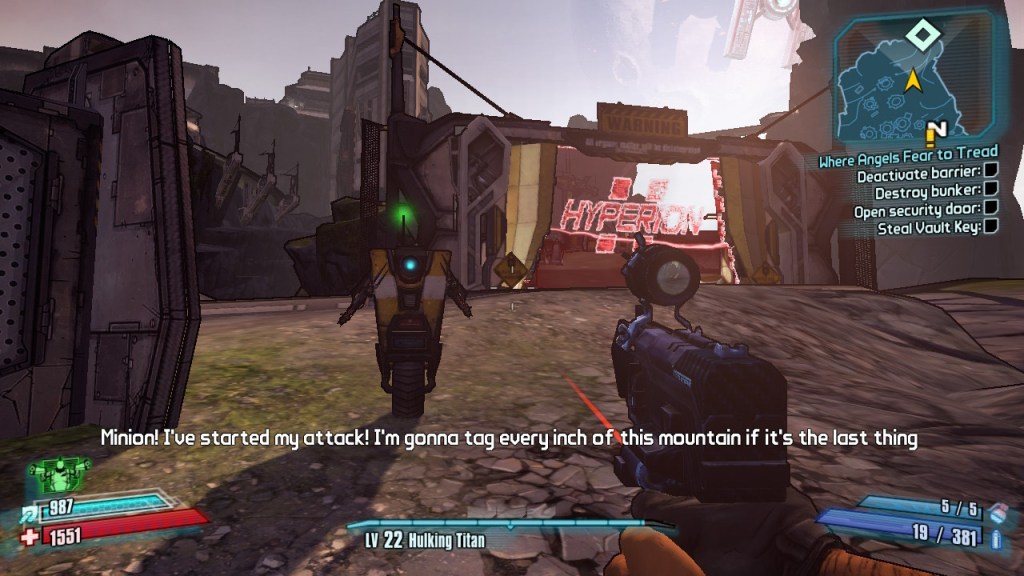This screenshot has width=1024, height=576.
Task: Tick the Open security door checkbox
Action: point(991,210)
